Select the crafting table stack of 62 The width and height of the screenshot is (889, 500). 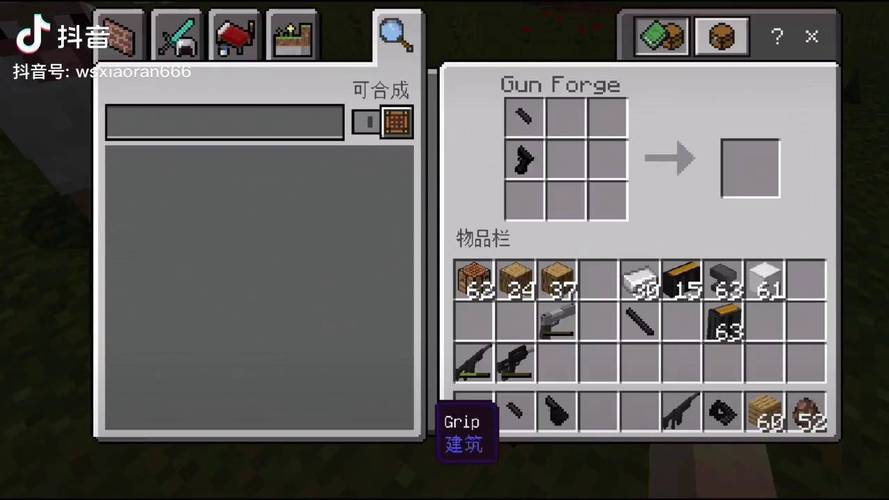(x=474, y=280)
